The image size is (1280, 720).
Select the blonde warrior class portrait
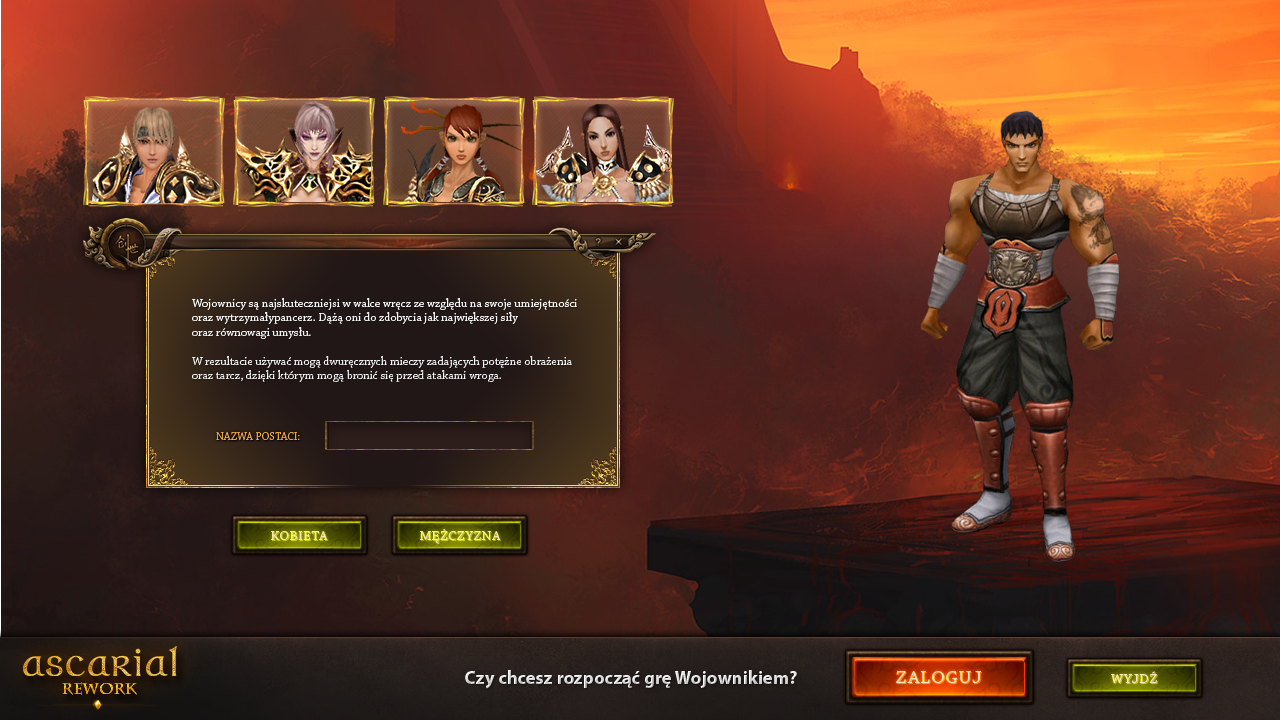click(x=154, y=152)
